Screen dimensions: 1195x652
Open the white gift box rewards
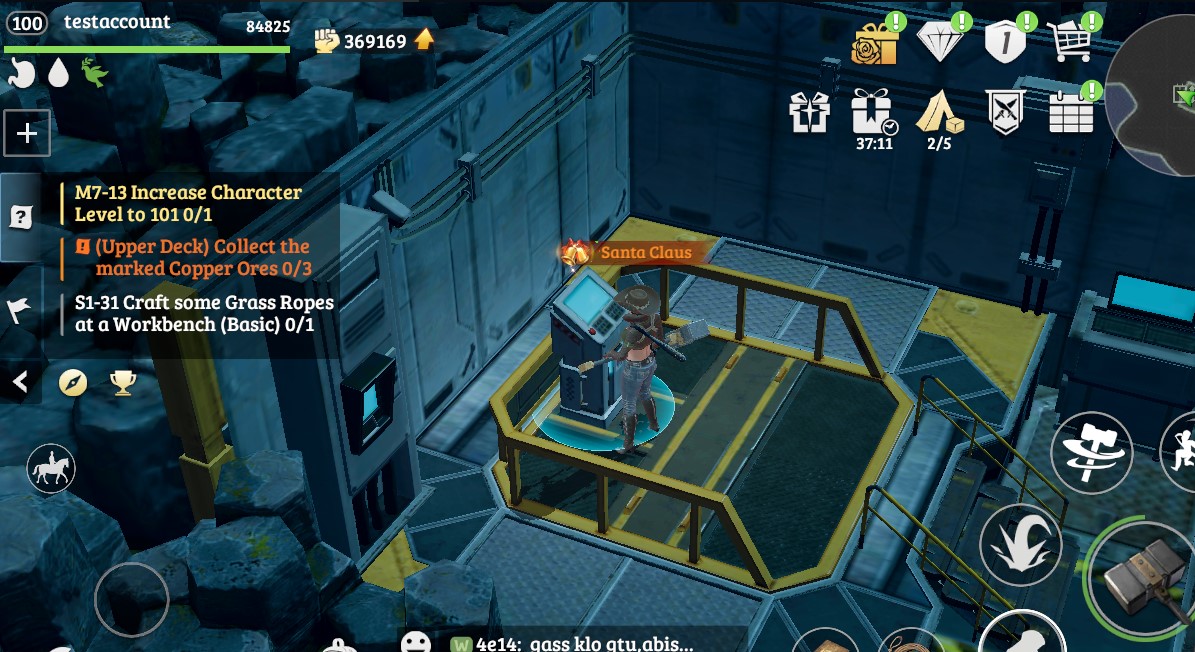click(810, 112)
